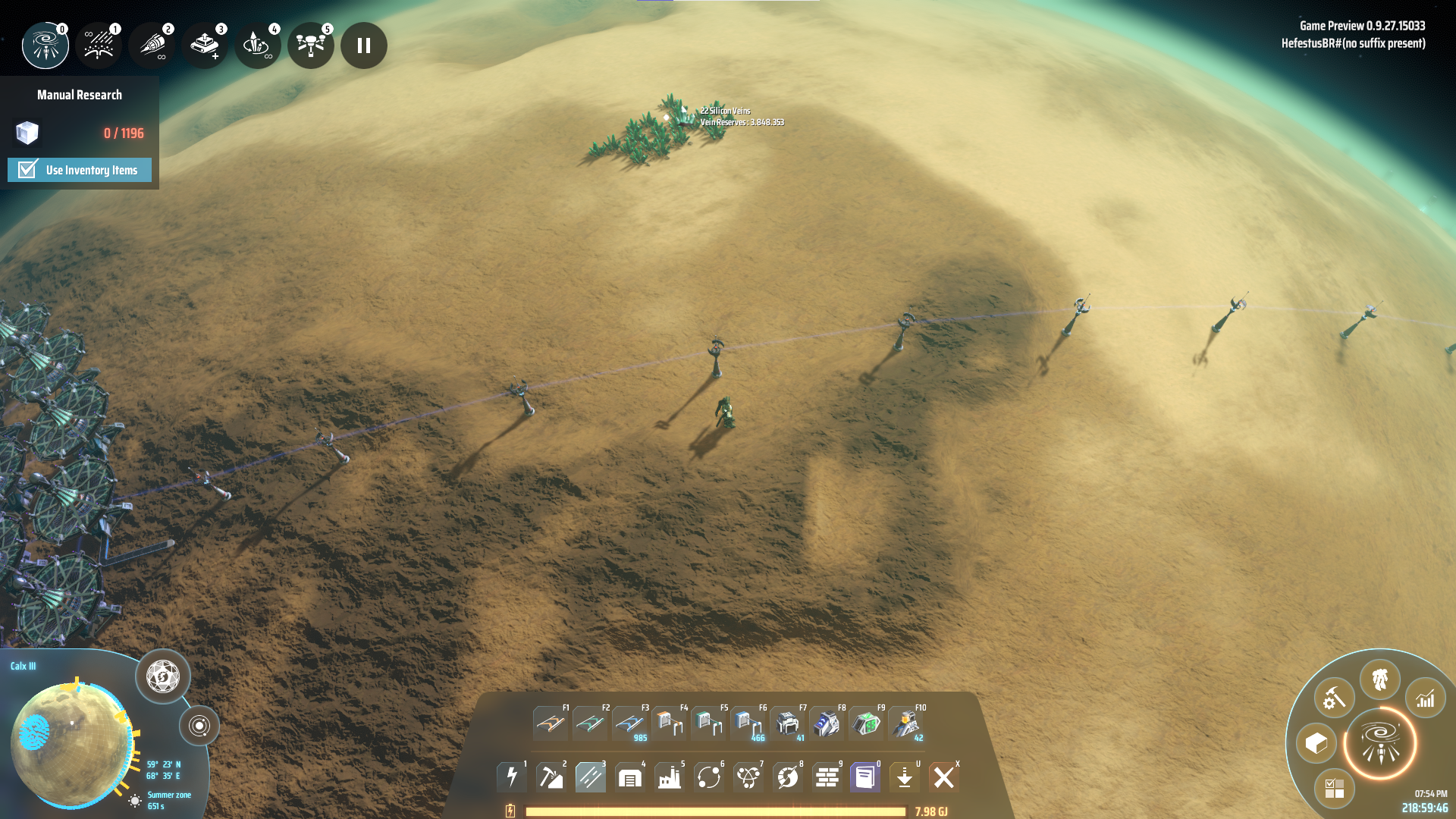The image size is (1456, 819).
Task: Open the brick wall foundation build category
Action: pos(827,777)
